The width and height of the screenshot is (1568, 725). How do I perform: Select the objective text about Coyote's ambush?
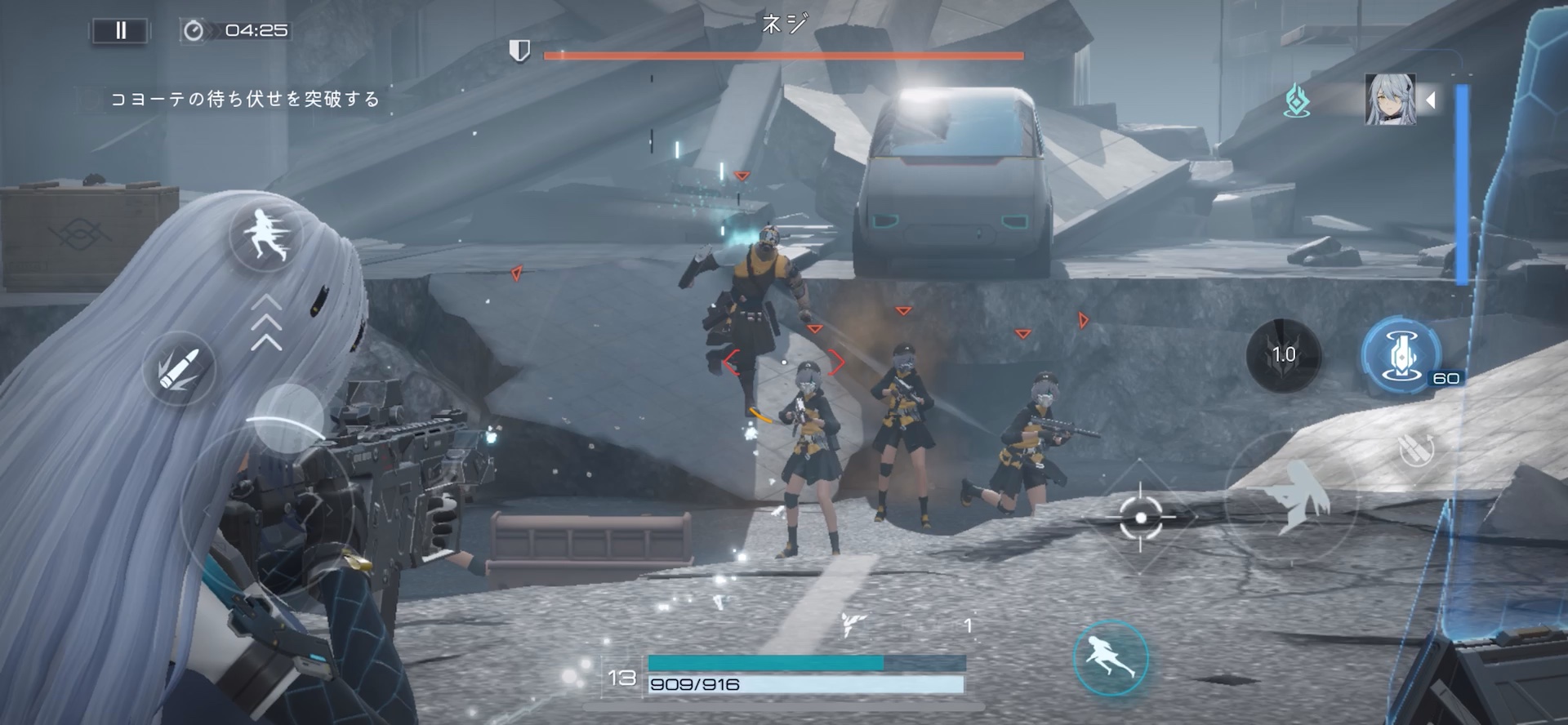245,98
